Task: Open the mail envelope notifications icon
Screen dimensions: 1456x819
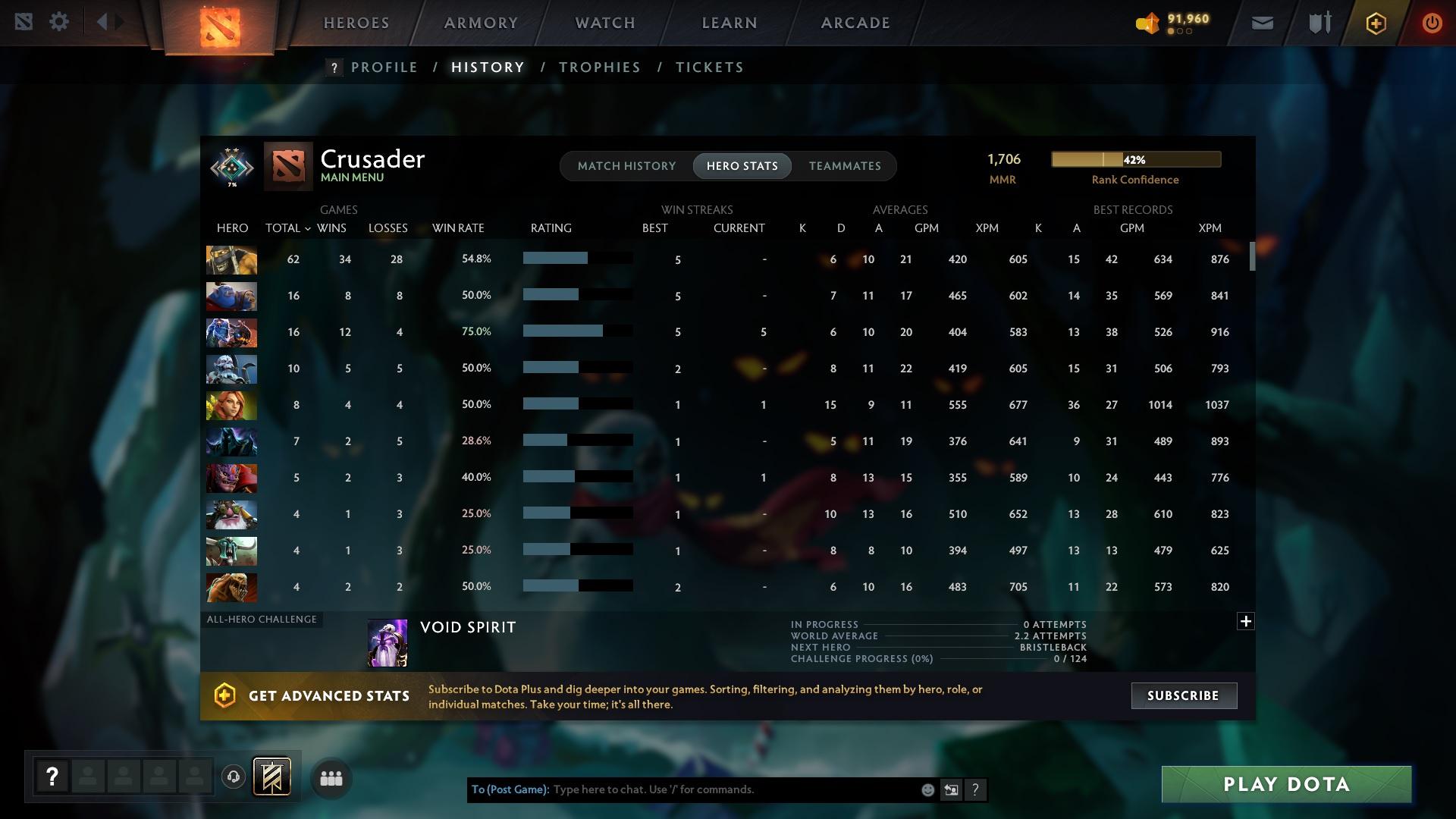Action: pos(1261,22)
